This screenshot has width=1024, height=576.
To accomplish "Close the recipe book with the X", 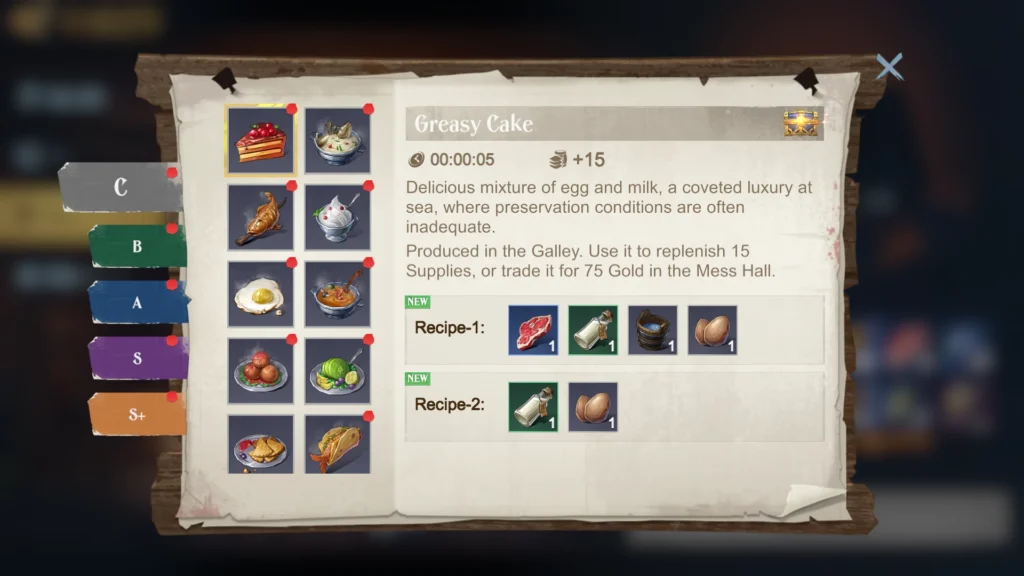I will coord(888,67).
